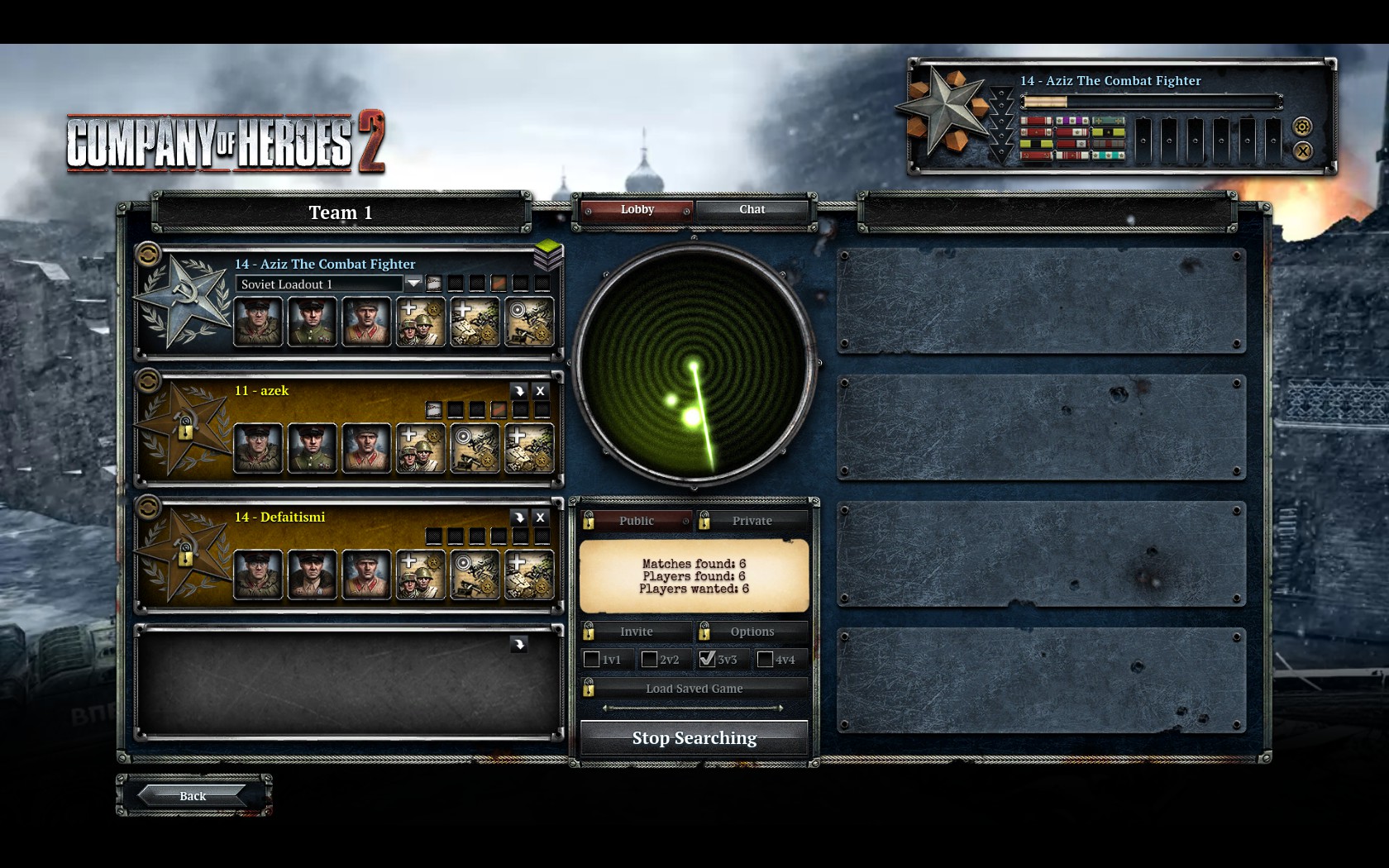Stop searching for a match
The width and height of the screenshot is (1389, 868).
tap(694, 737)
